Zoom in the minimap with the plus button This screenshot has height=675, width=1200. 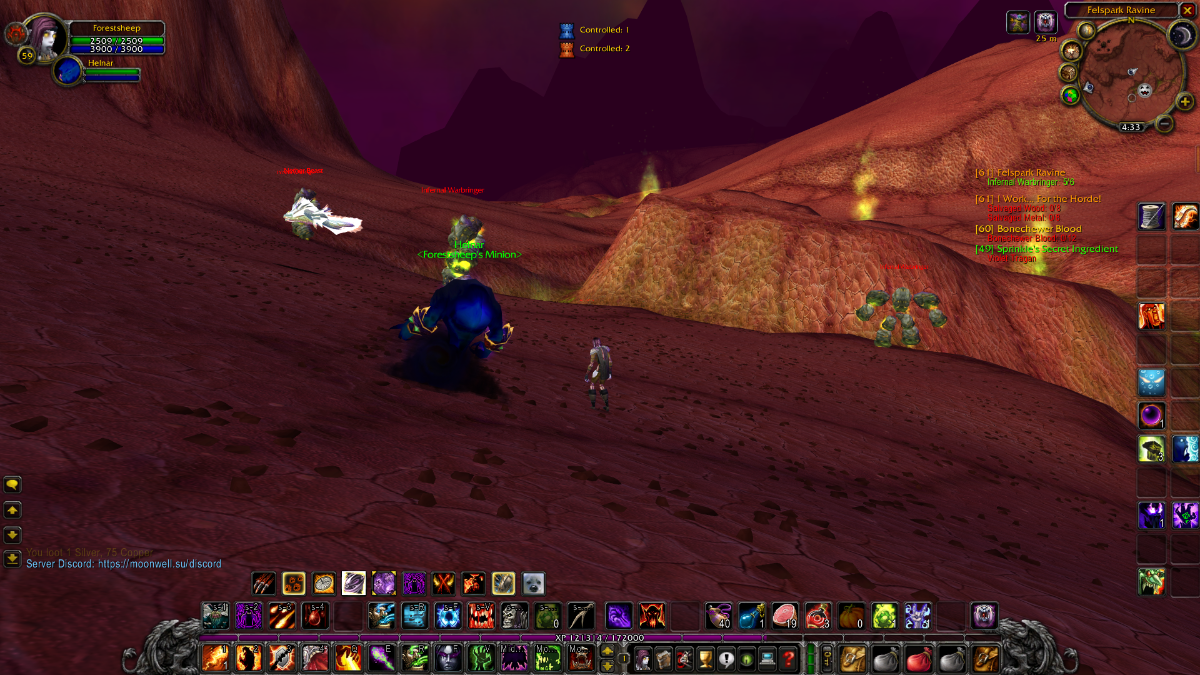pos(1184,101)
